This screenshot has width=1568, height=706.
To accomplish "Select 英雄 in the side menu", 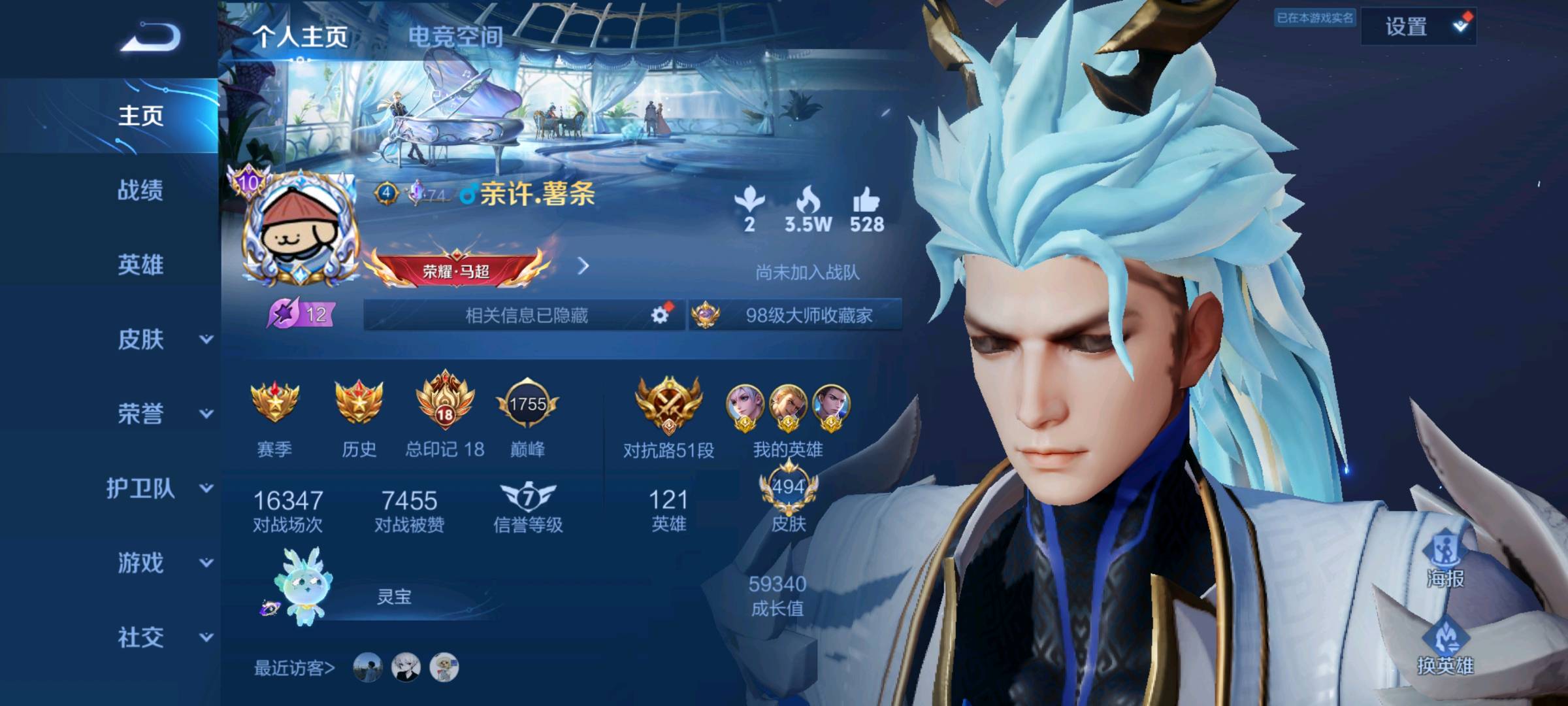I will click(140, 265).
